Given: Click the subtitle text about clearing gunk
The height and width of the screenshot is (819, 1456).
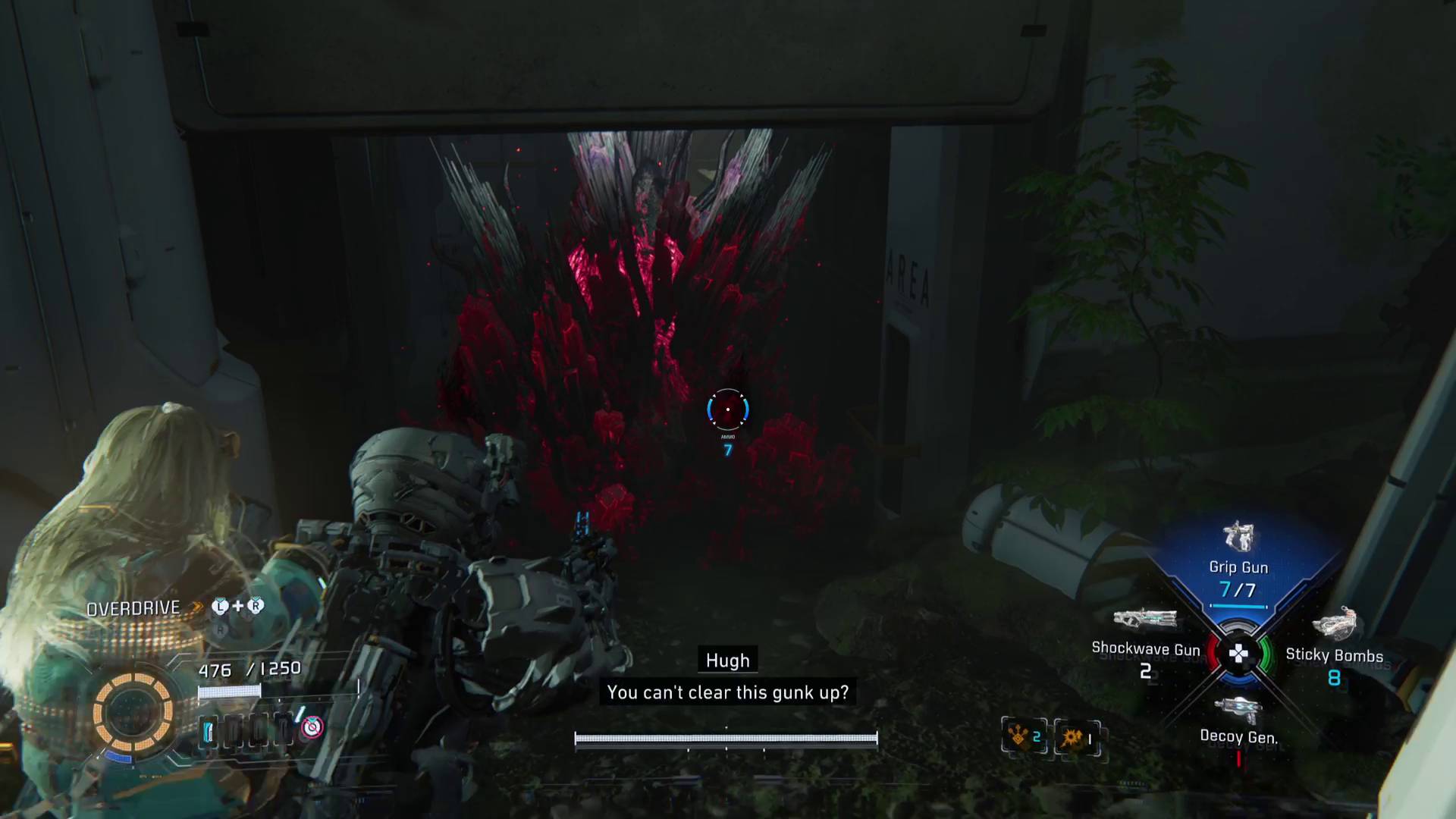Looking at the screenshot, I should (727, 692).
